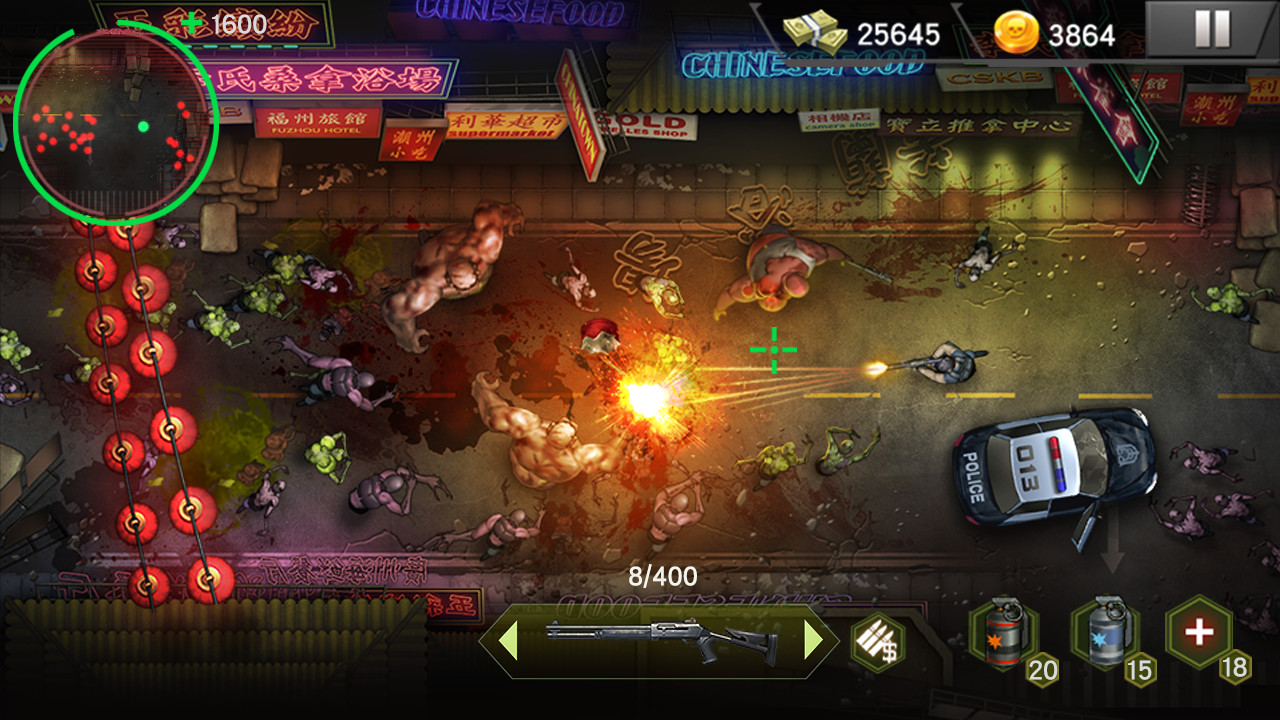Use the medkit healing item

tap(1199, 633)
